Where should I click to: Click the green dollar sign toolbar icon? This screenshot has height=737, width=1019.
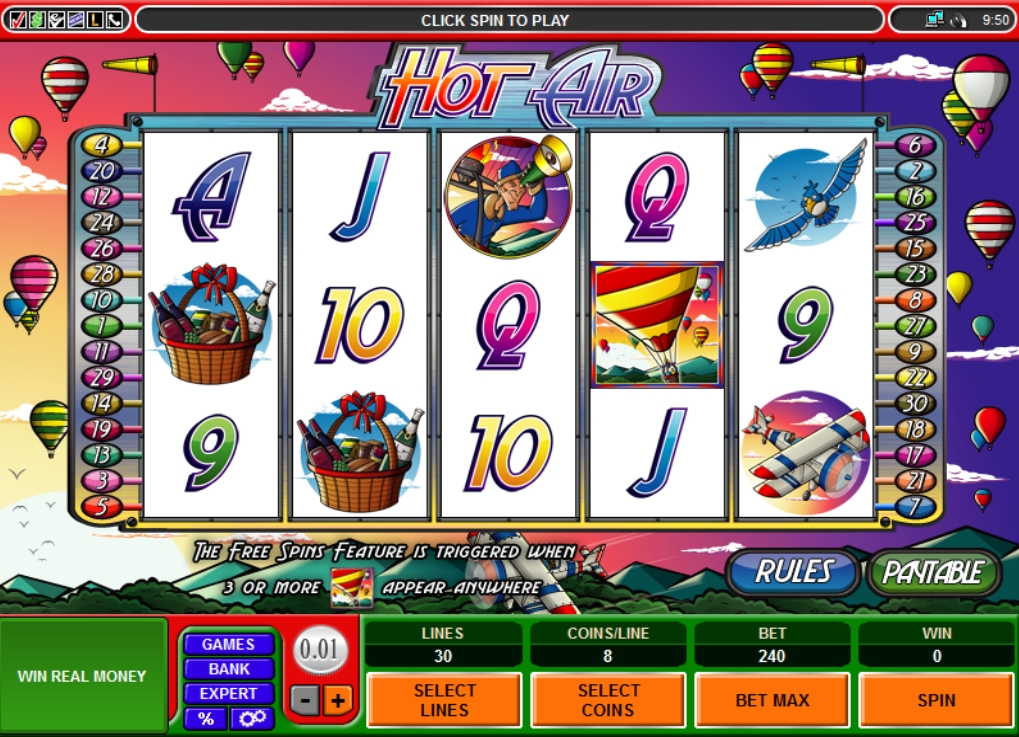click(37, 19)
